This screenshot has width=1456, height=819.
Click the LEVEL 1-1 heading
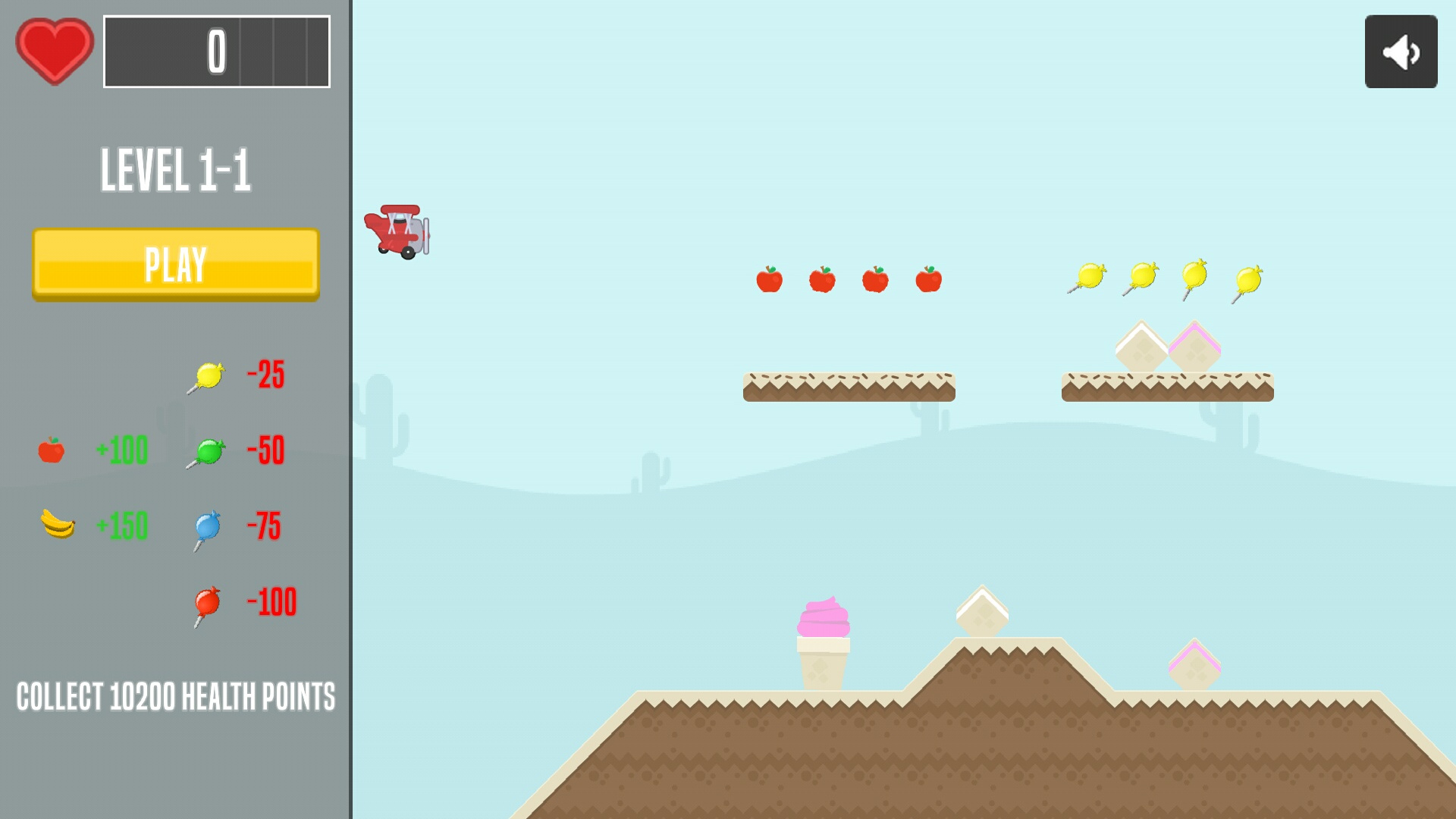coord(177,170)
